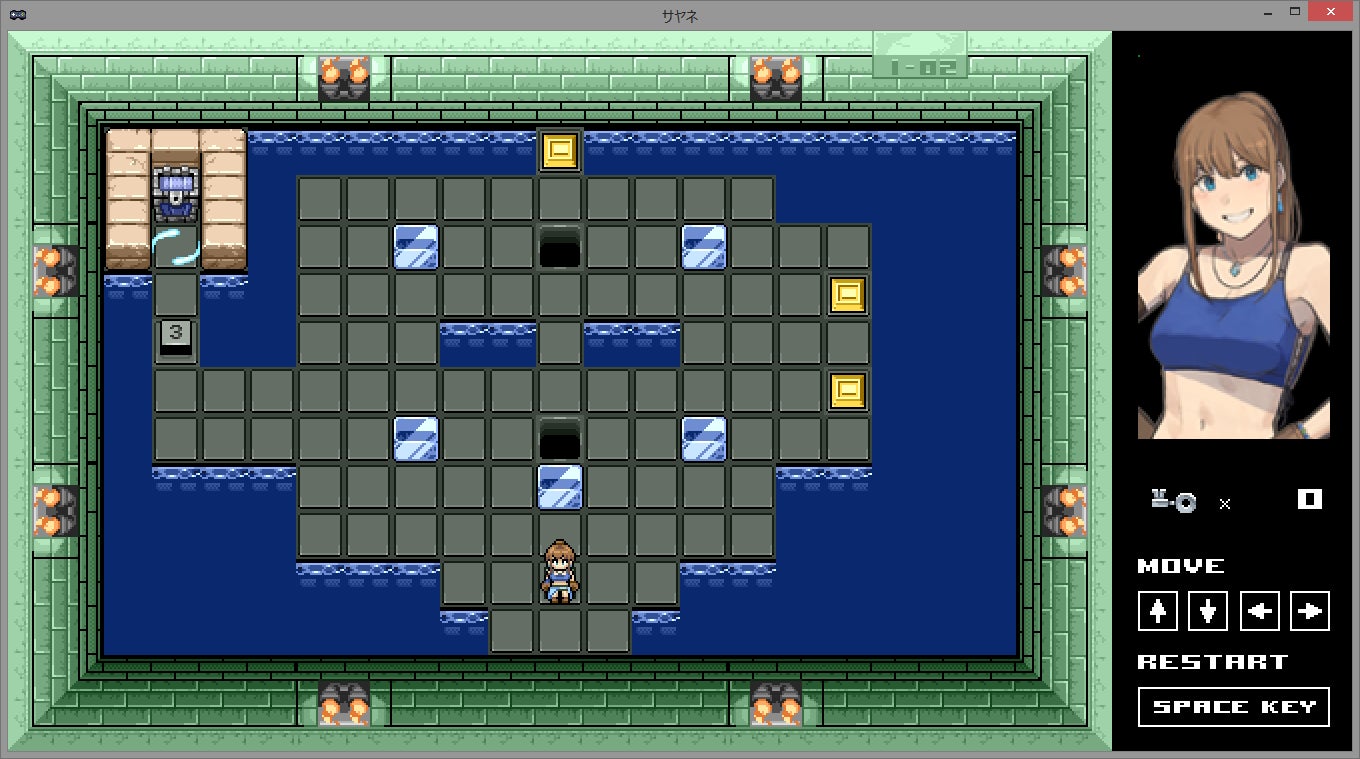Close the game window
Screen dimensions: 1360x759
[1332, 12]
